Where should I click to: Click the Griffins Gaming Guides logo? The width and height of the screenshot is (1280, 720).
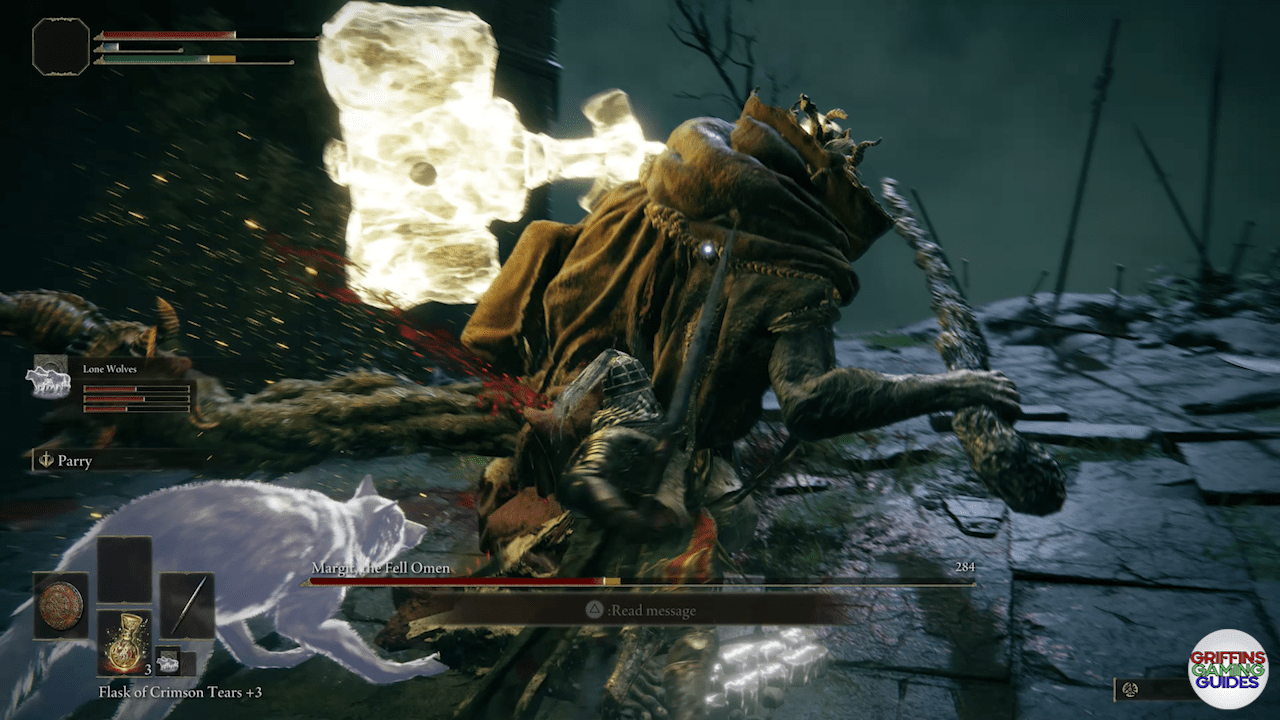tap(1228, 669)
